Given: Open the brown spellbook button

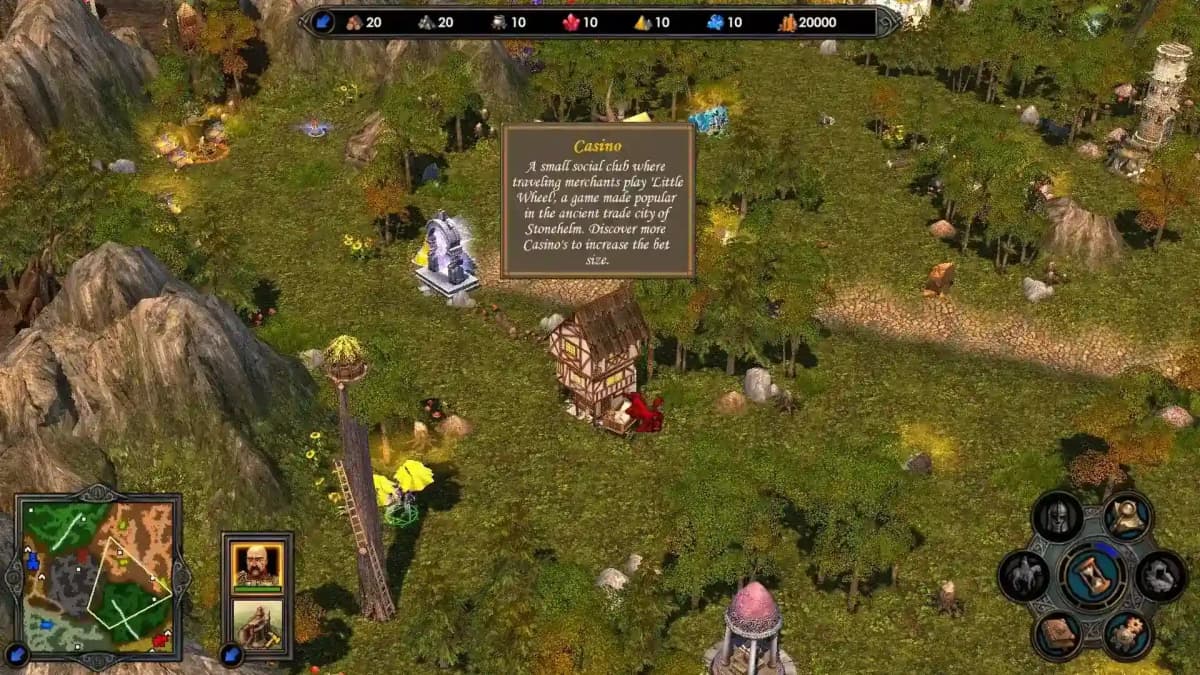Looking at the screenshot, I should coord(1057,634).
